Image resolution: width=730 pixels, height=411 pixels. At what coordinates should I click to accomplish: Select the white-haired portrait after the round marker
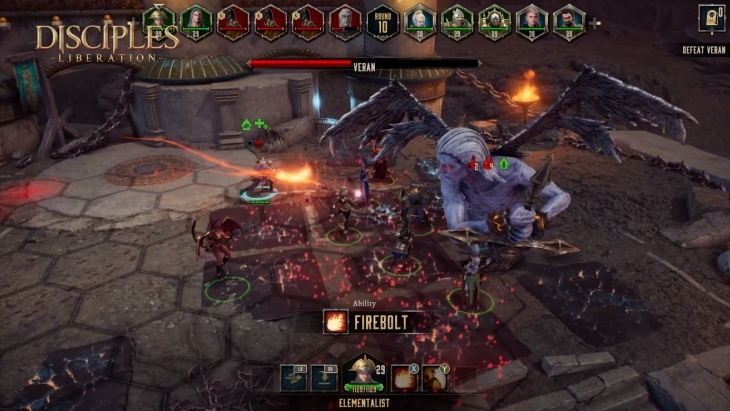pyautogui.click(x=420, y=20)
